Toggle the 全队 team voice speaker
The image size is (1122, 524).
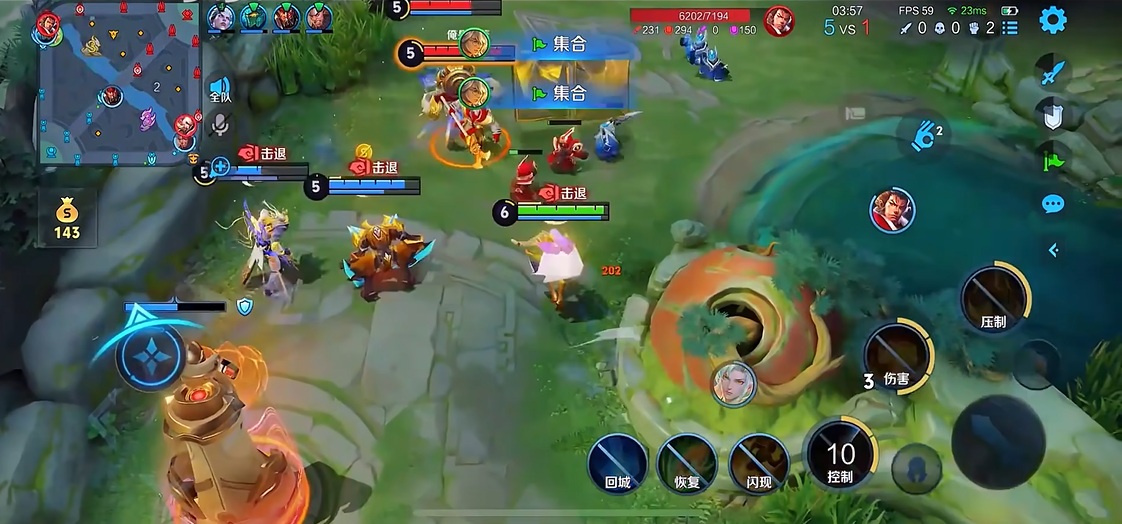pos(220,90)
